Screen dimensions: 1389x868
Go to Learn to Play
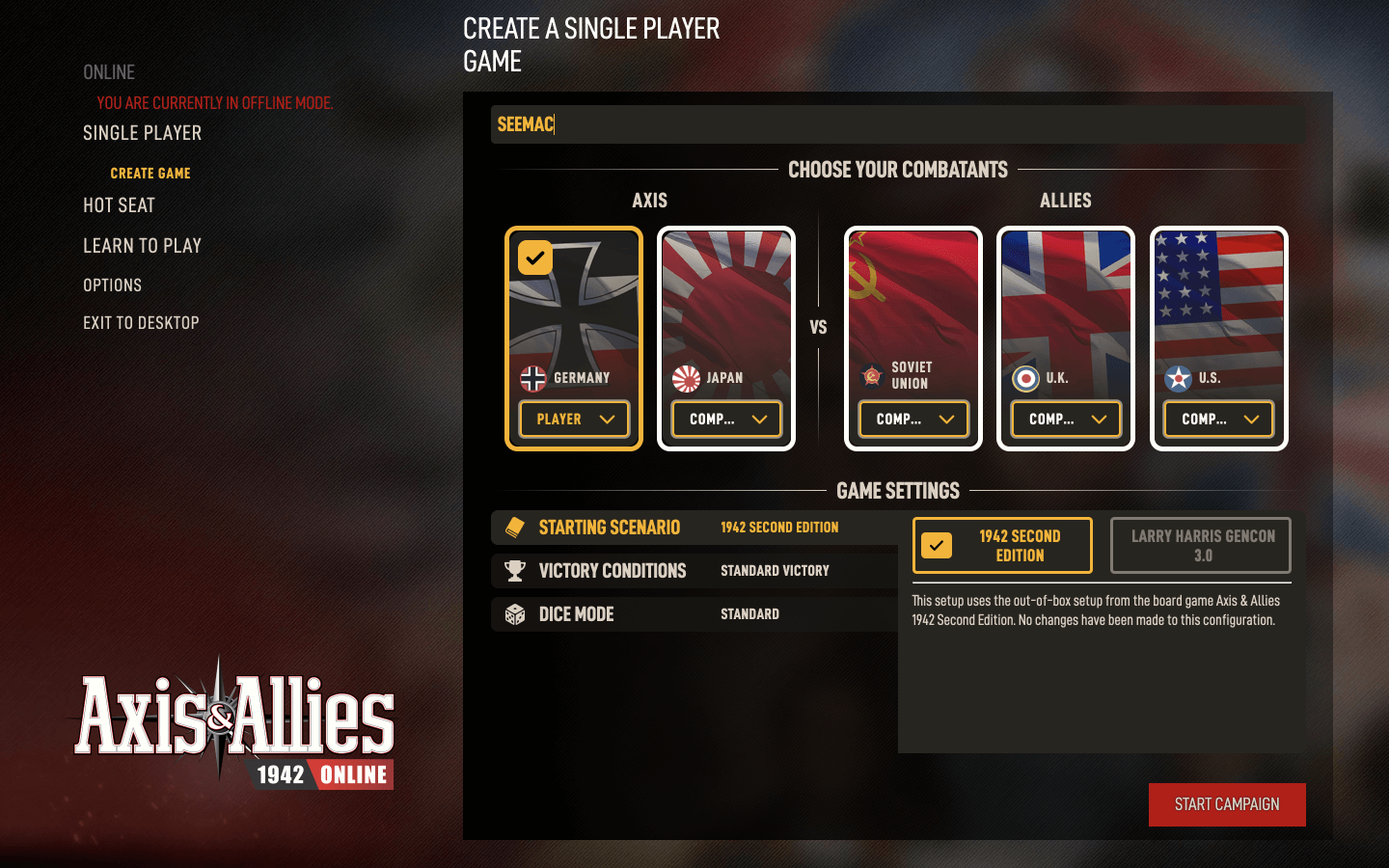[142, 246]
